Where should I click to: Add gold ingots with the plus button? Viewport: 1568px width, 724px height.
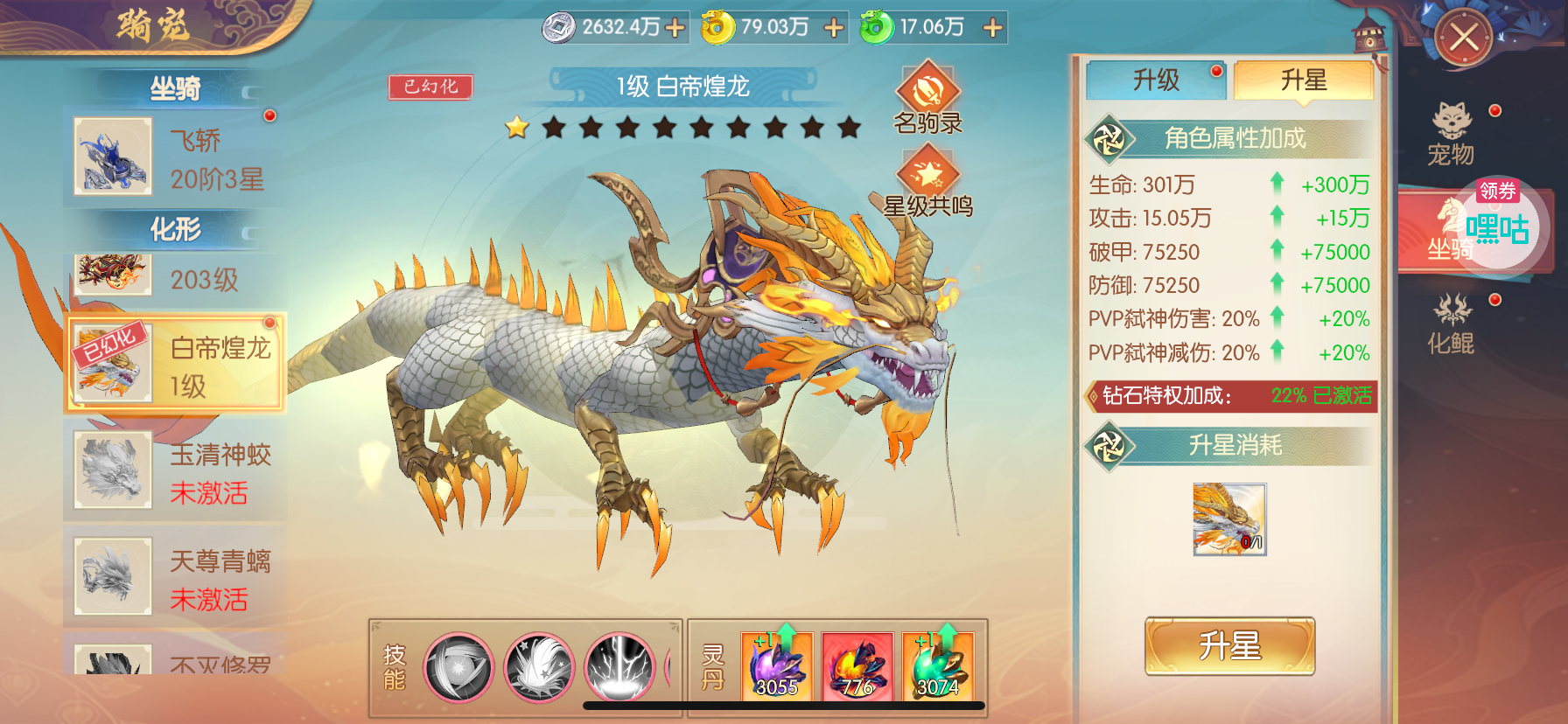834,28
